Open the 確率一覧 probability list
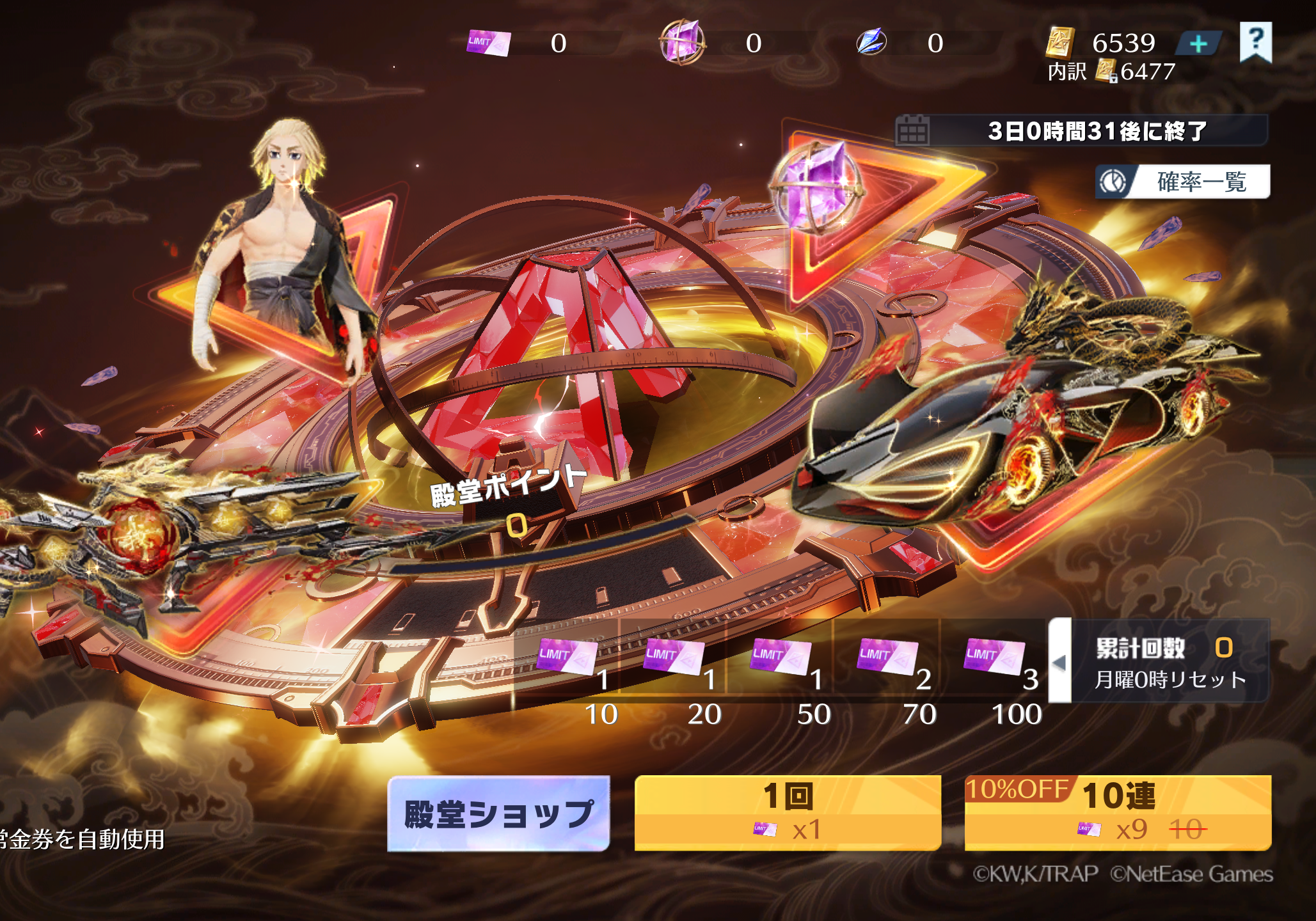This screenshot has height=921, width=1316. (1182, 182)
